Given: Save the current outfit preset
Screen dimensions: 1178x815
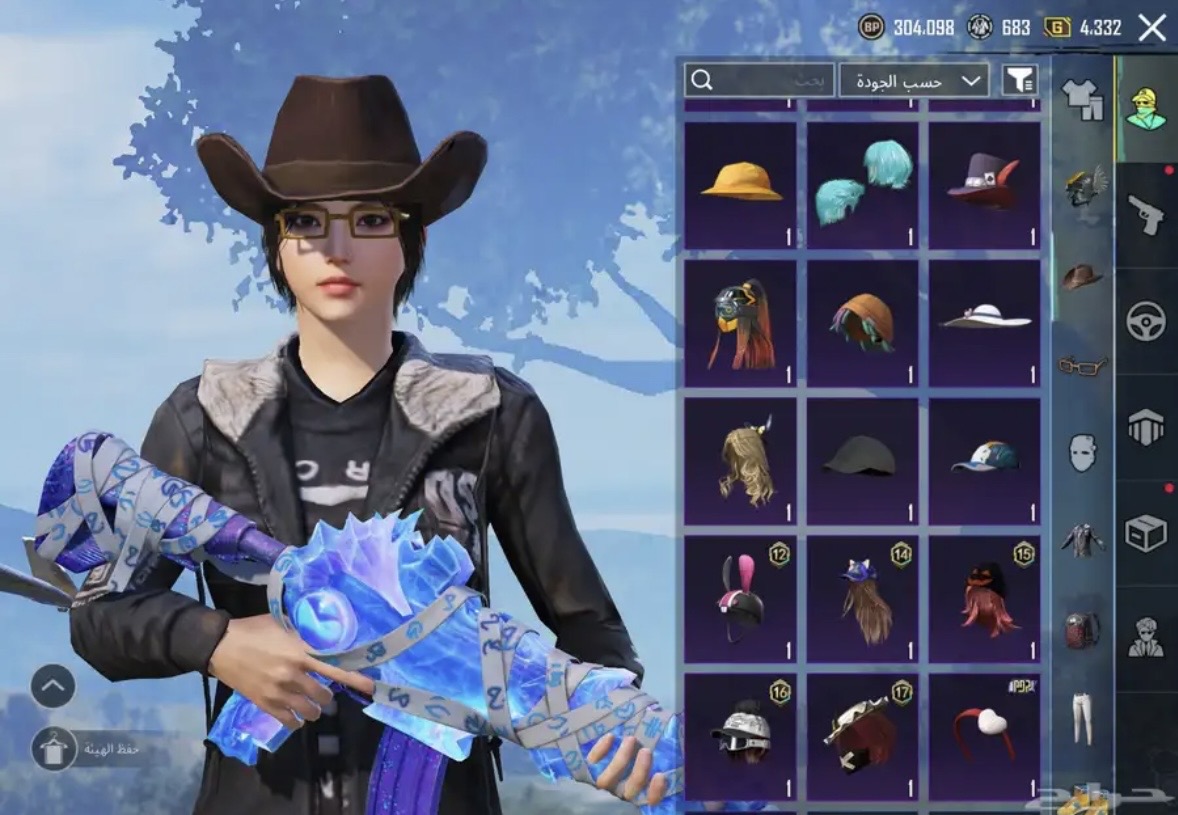Looking at the screenshot, I should [x=54, y=748].
